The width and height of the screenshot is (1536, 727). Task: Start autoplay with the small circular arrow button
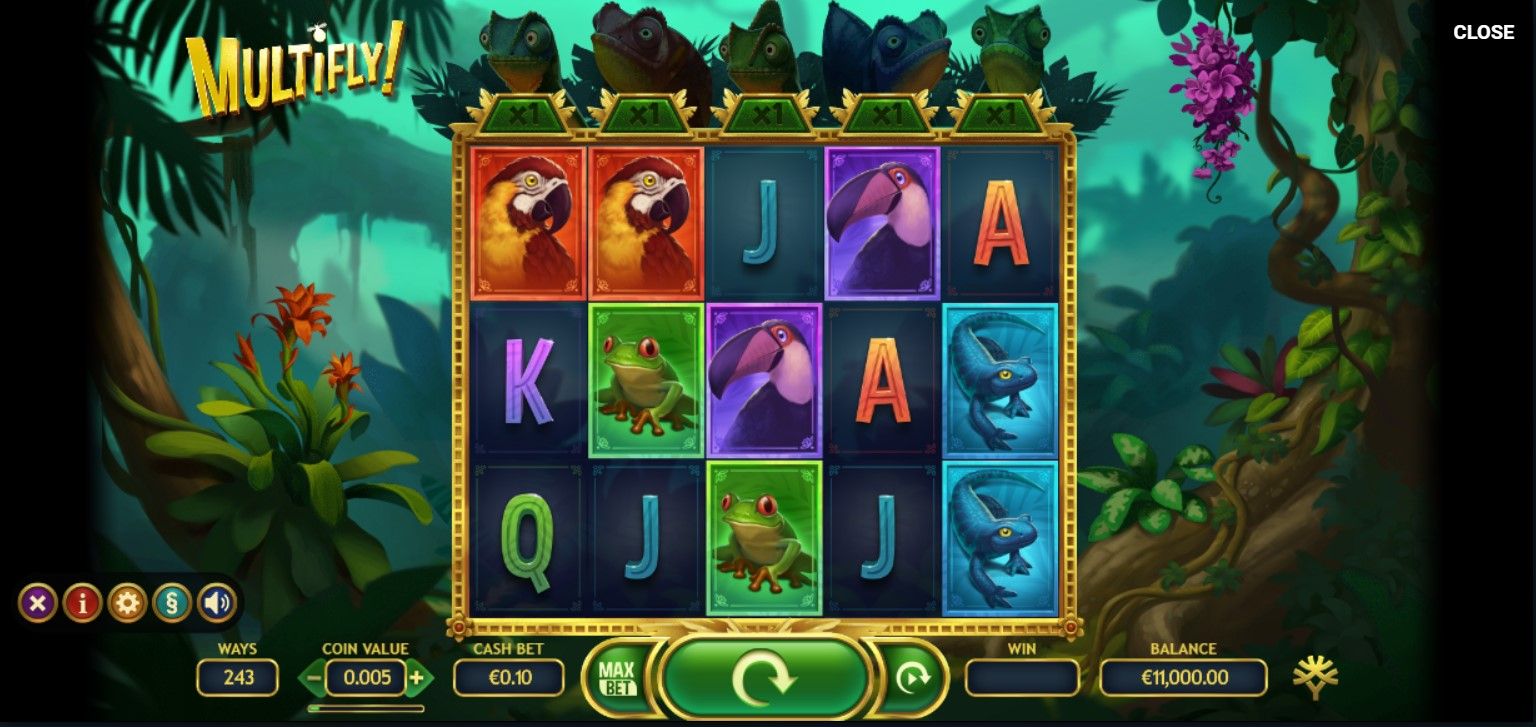(x=911, y=678)
